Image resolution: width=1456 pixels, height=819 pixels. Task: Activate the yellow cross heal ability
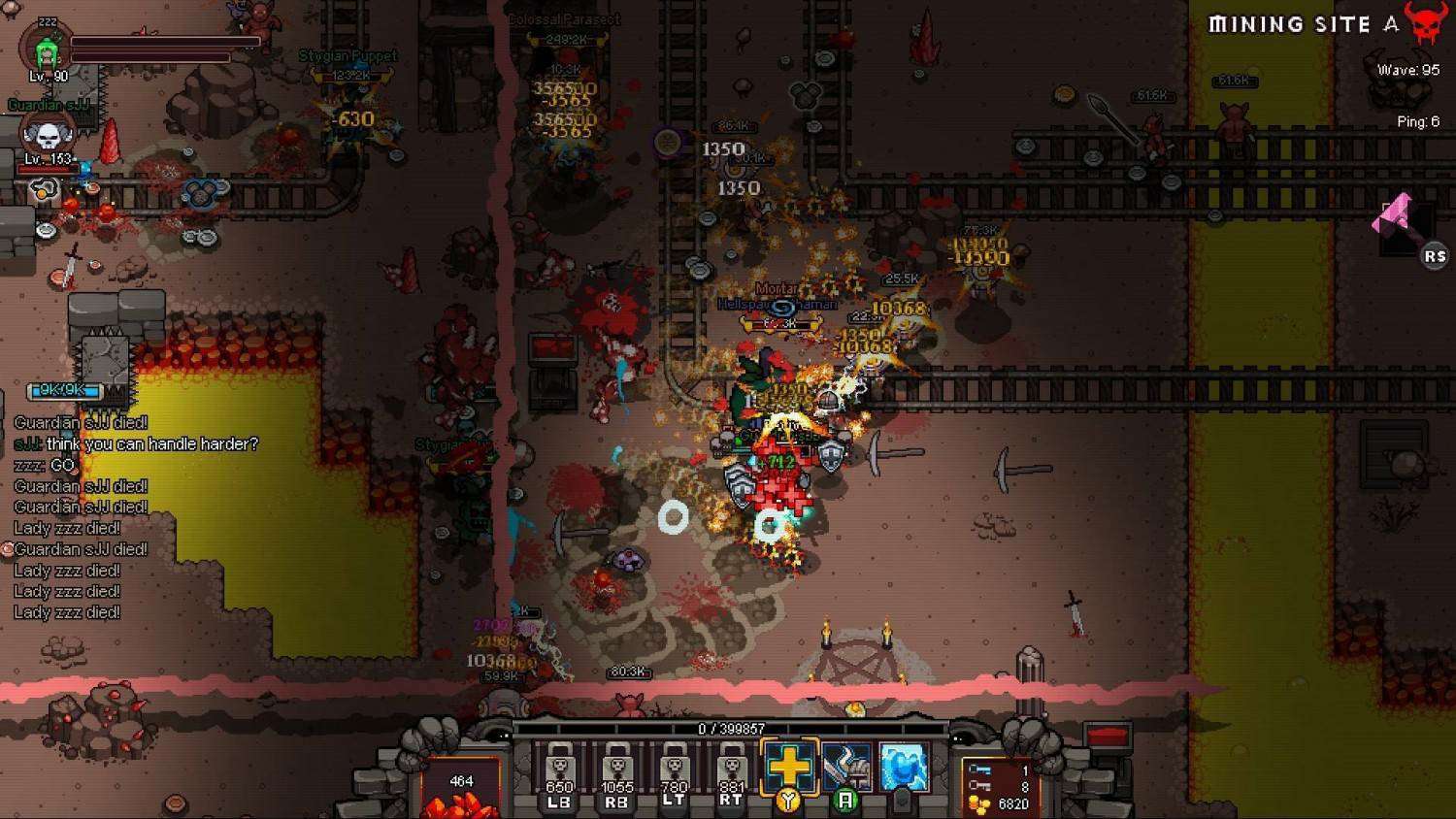tap(789, 767)
